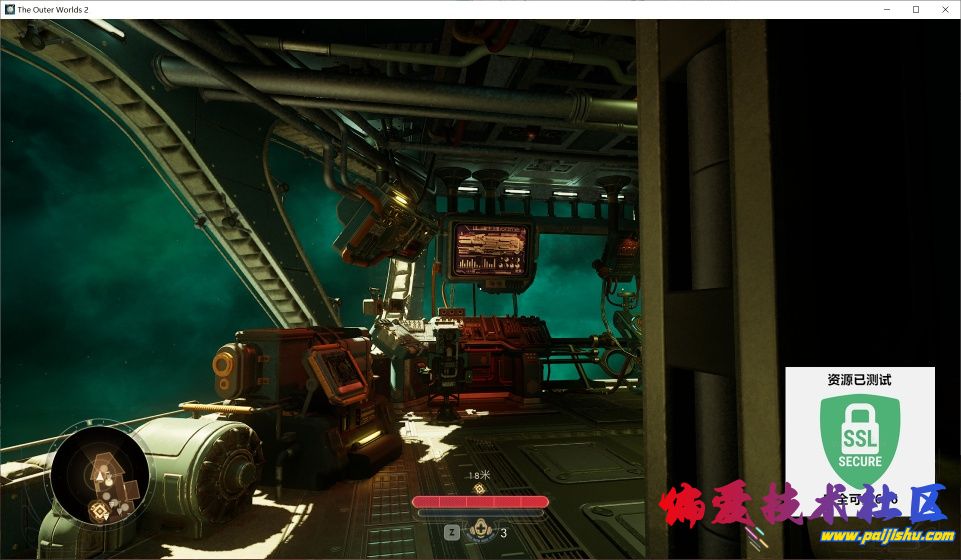Maximize the game window
Image resolution: width=961 pixels, height=560 pixels.
915,9
